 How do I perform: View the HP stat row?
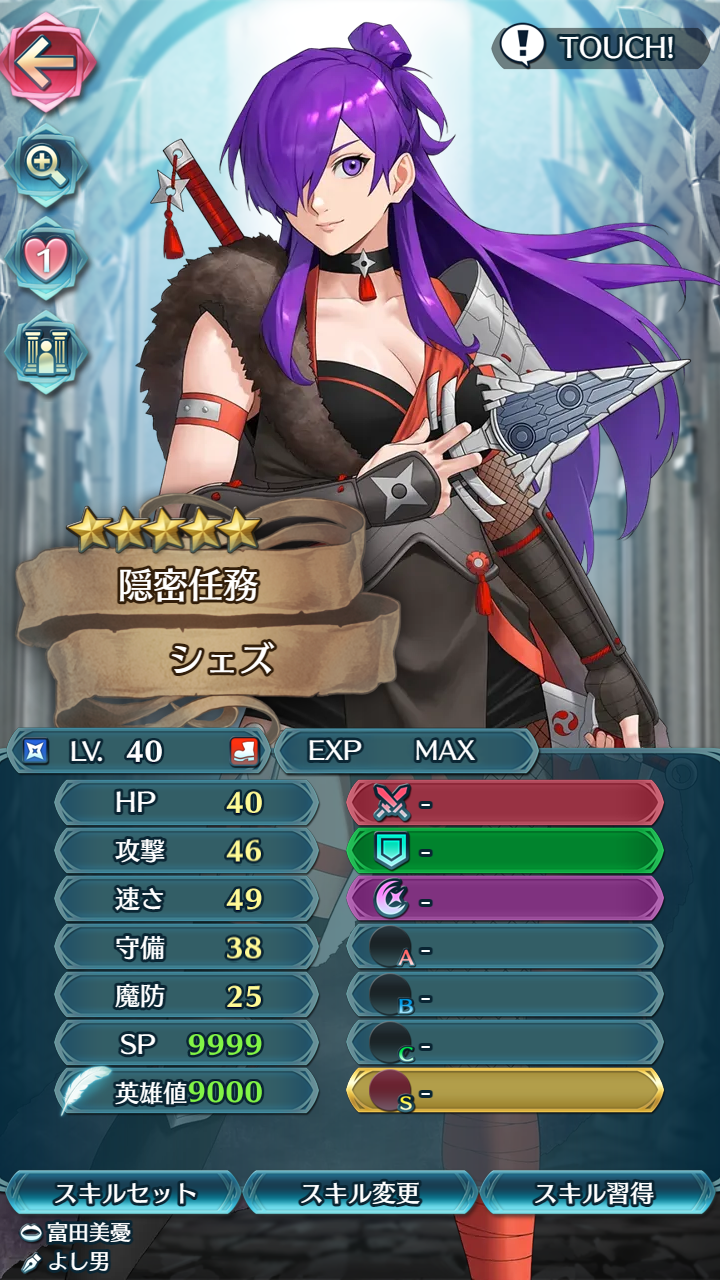coord(187,803)
